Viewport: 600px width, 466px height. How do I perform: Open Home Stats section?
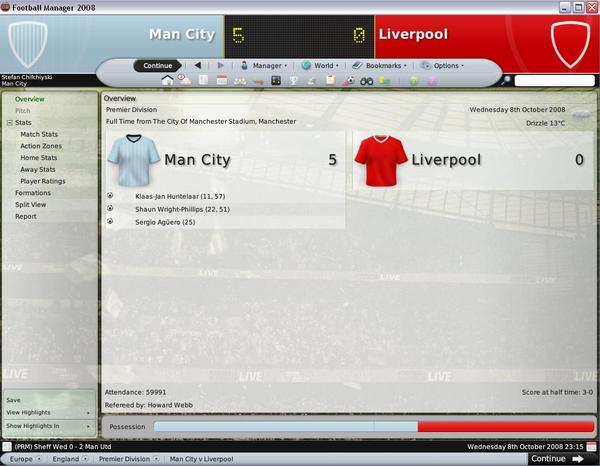pos(38,158)
